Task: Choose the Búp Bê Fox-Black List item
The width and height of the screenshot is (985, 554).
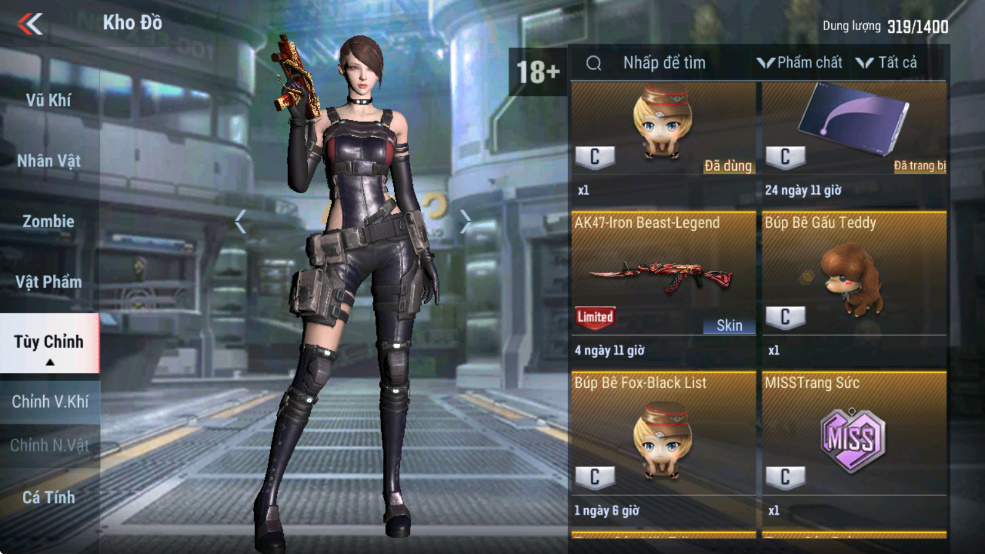Action: [x=663, y=438]
